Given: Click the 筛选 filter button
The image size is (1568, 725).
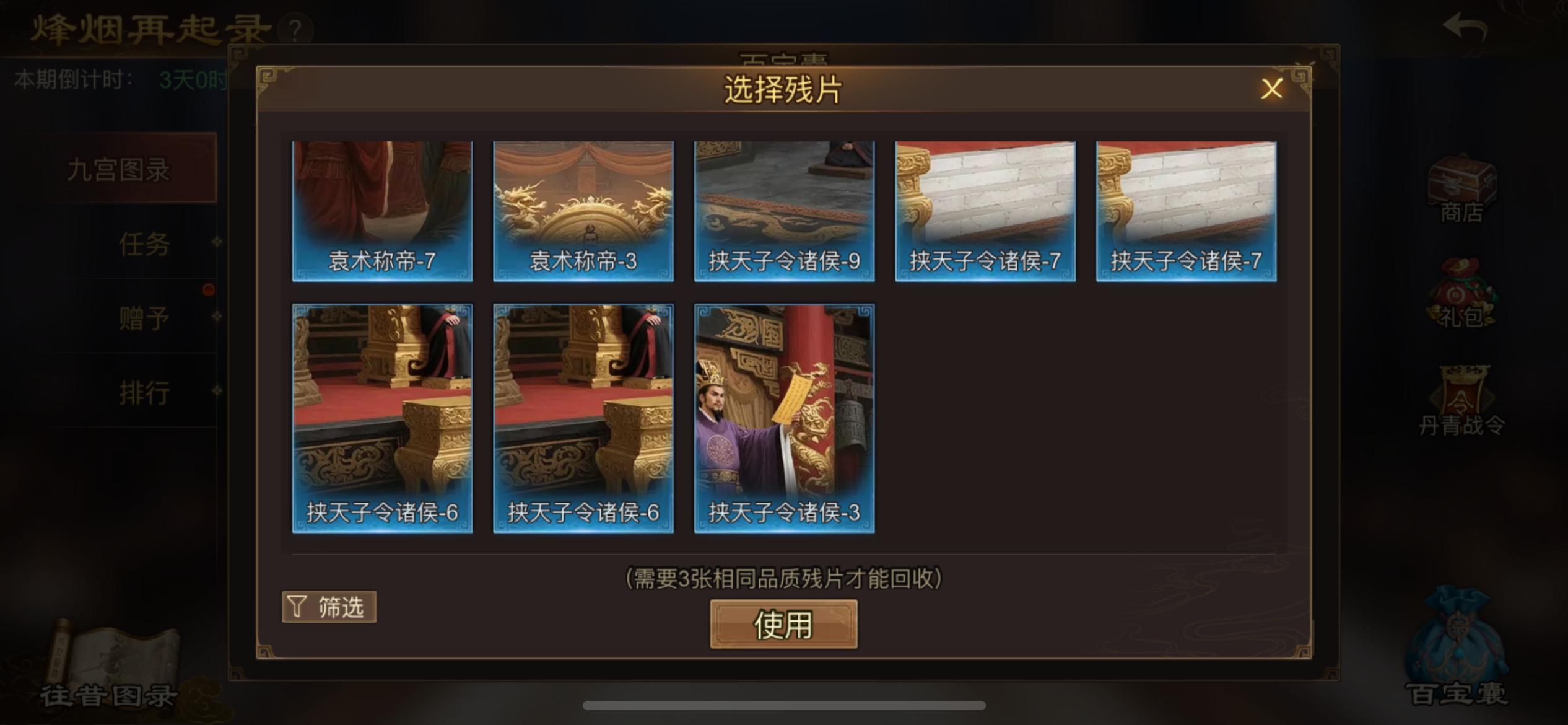Looking at the screenshot, I should pyautogui.click(x=329, y=607).
